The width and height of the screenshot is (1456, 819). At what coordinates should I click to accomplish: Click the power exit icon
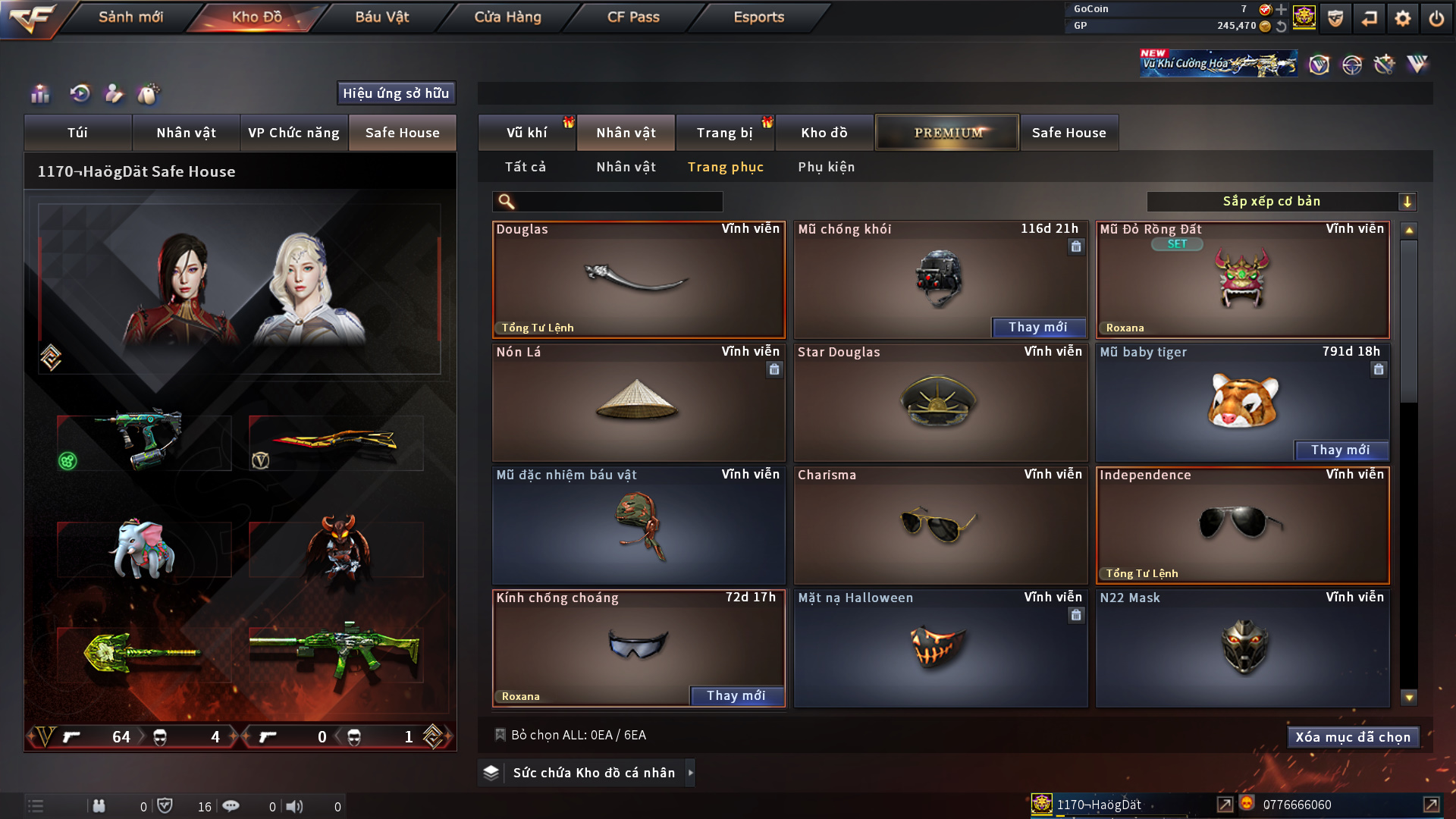click(1436, 18)
